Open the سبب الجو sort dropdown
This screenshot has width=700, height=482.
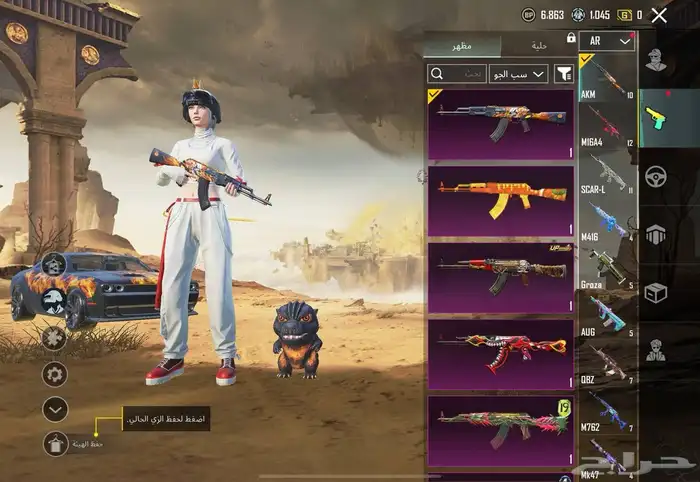coord(518,74)
